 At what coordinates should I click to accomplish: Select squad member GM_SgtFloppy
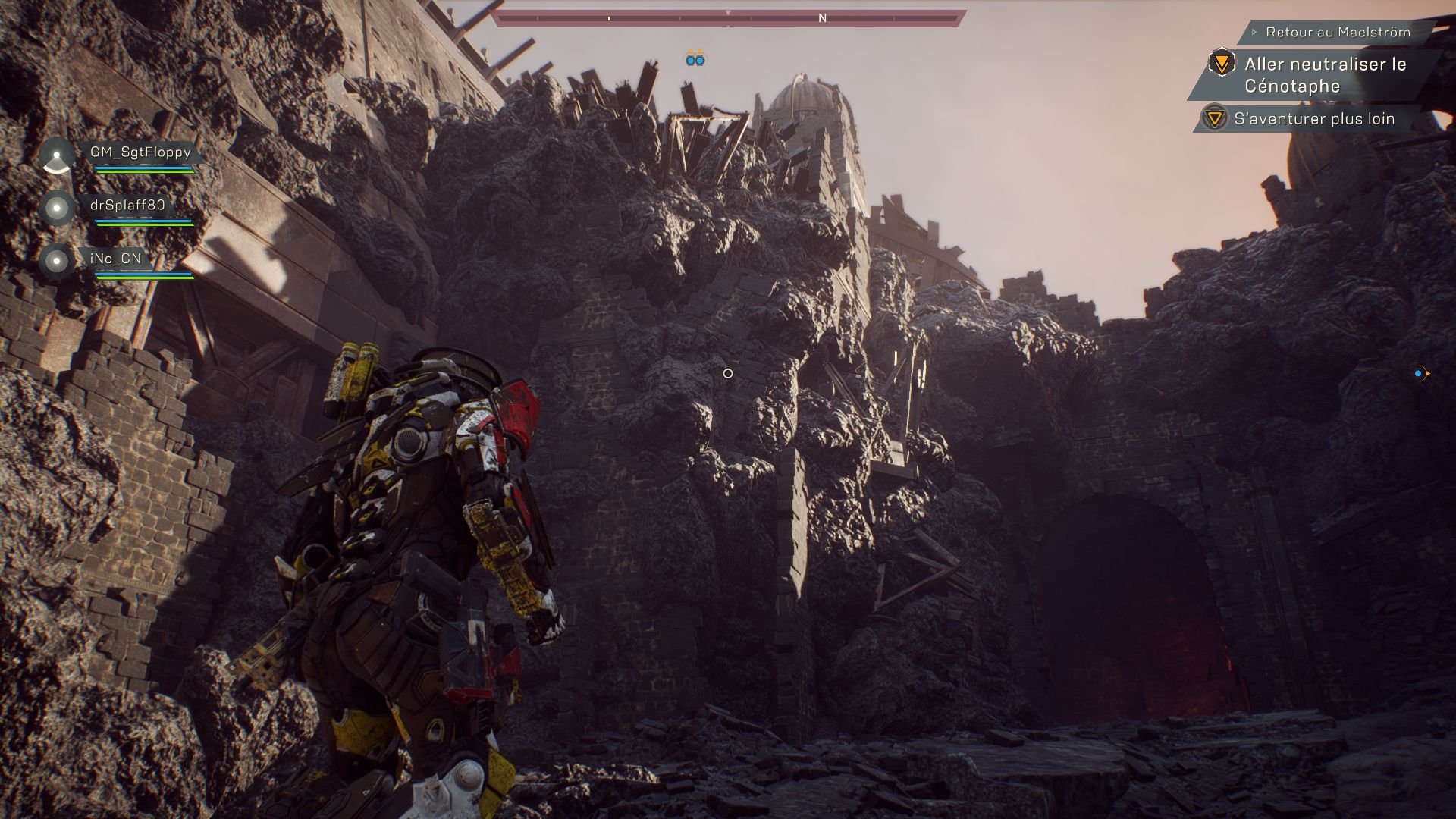[x=140, y=152]
